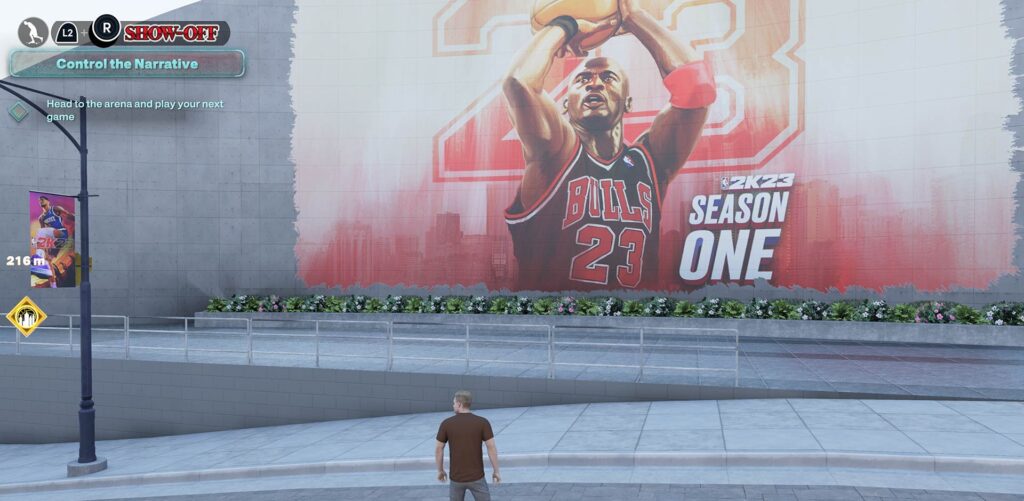
Task: Click the diamond icon beside the quest objective
Action: [x=19, y=111]
